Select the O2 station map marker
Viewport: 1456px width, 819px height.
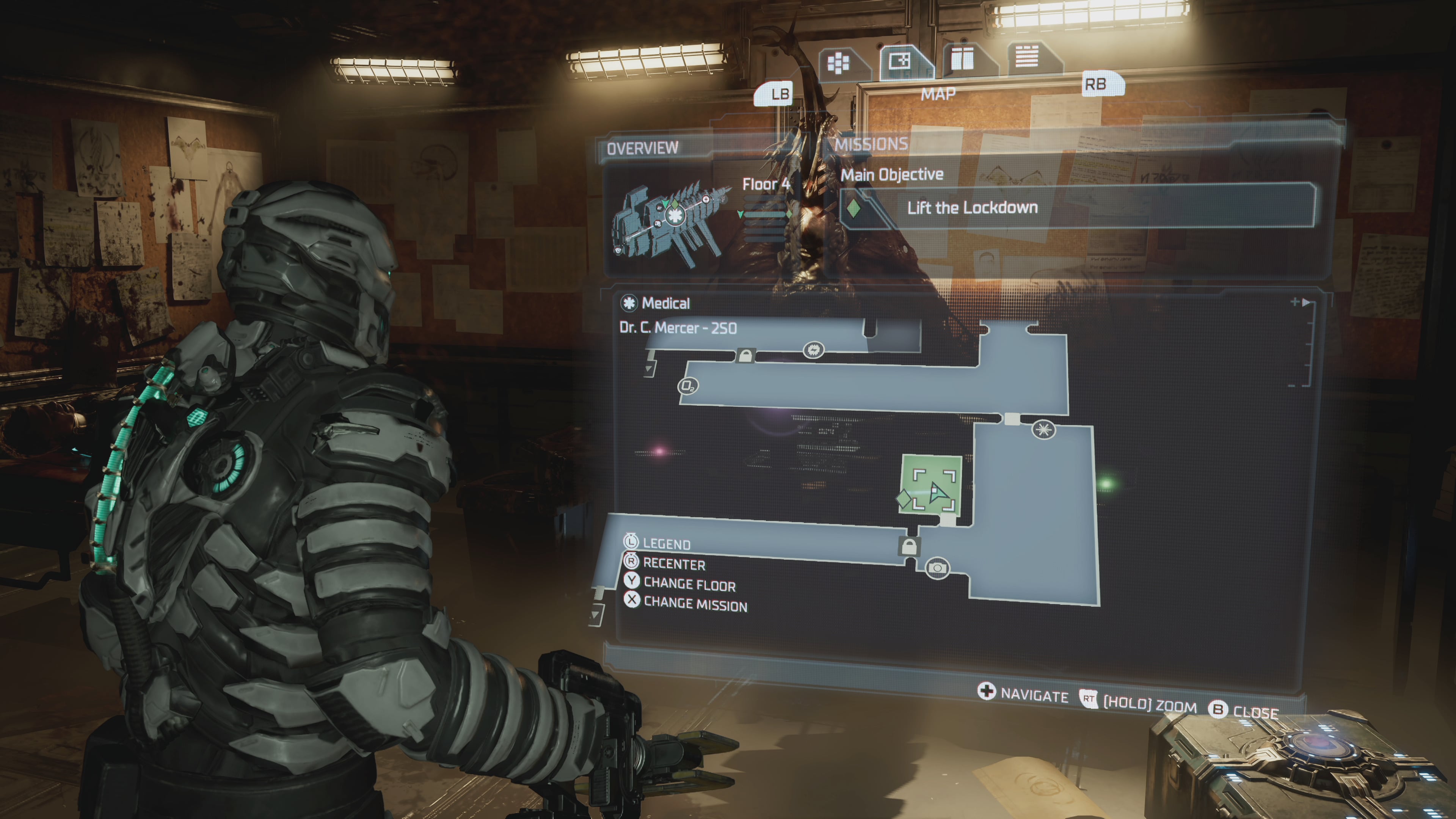pos(688,386)
